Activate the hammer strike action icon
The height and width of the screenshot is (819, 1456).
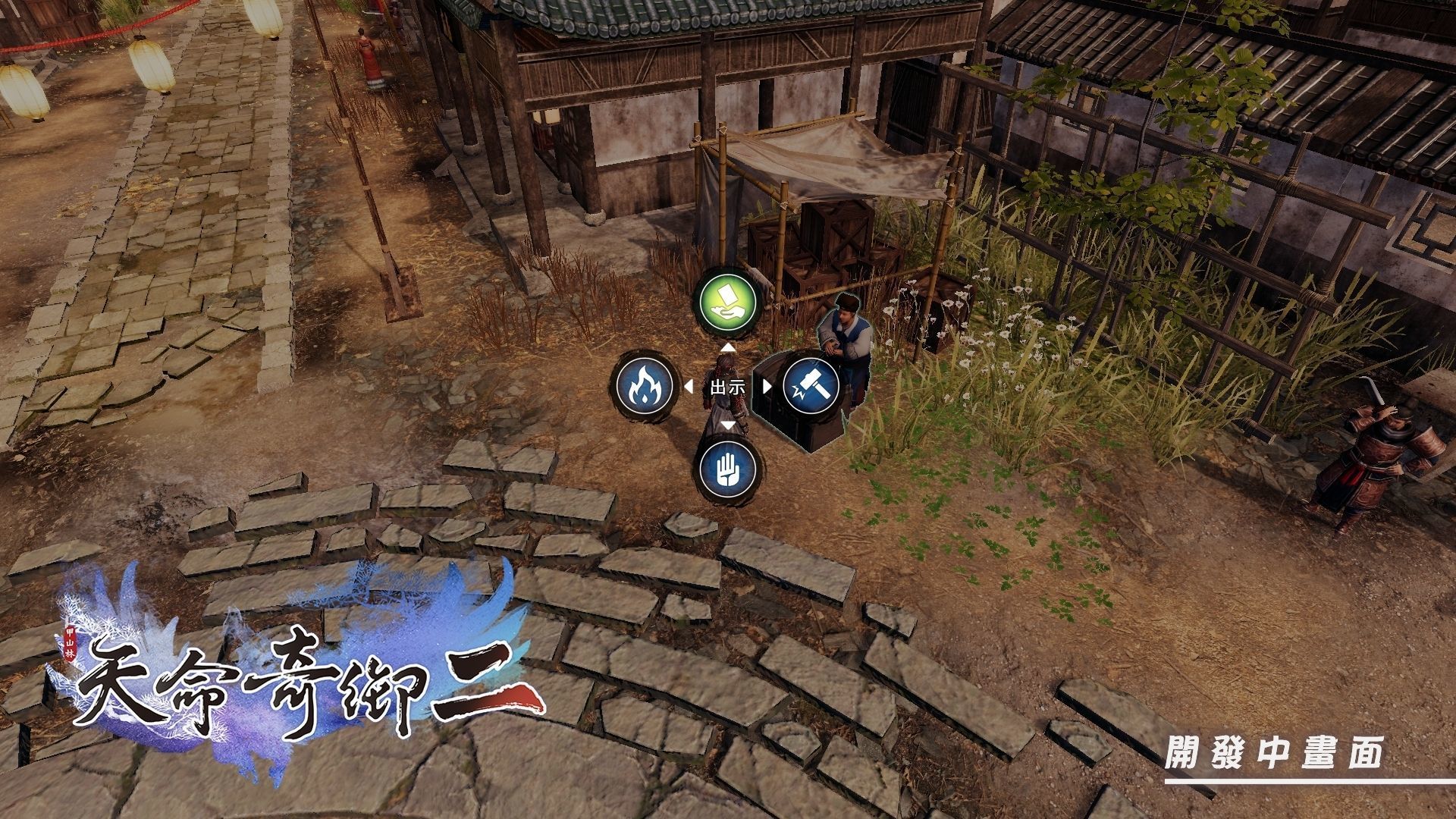(x=811, y=386)
